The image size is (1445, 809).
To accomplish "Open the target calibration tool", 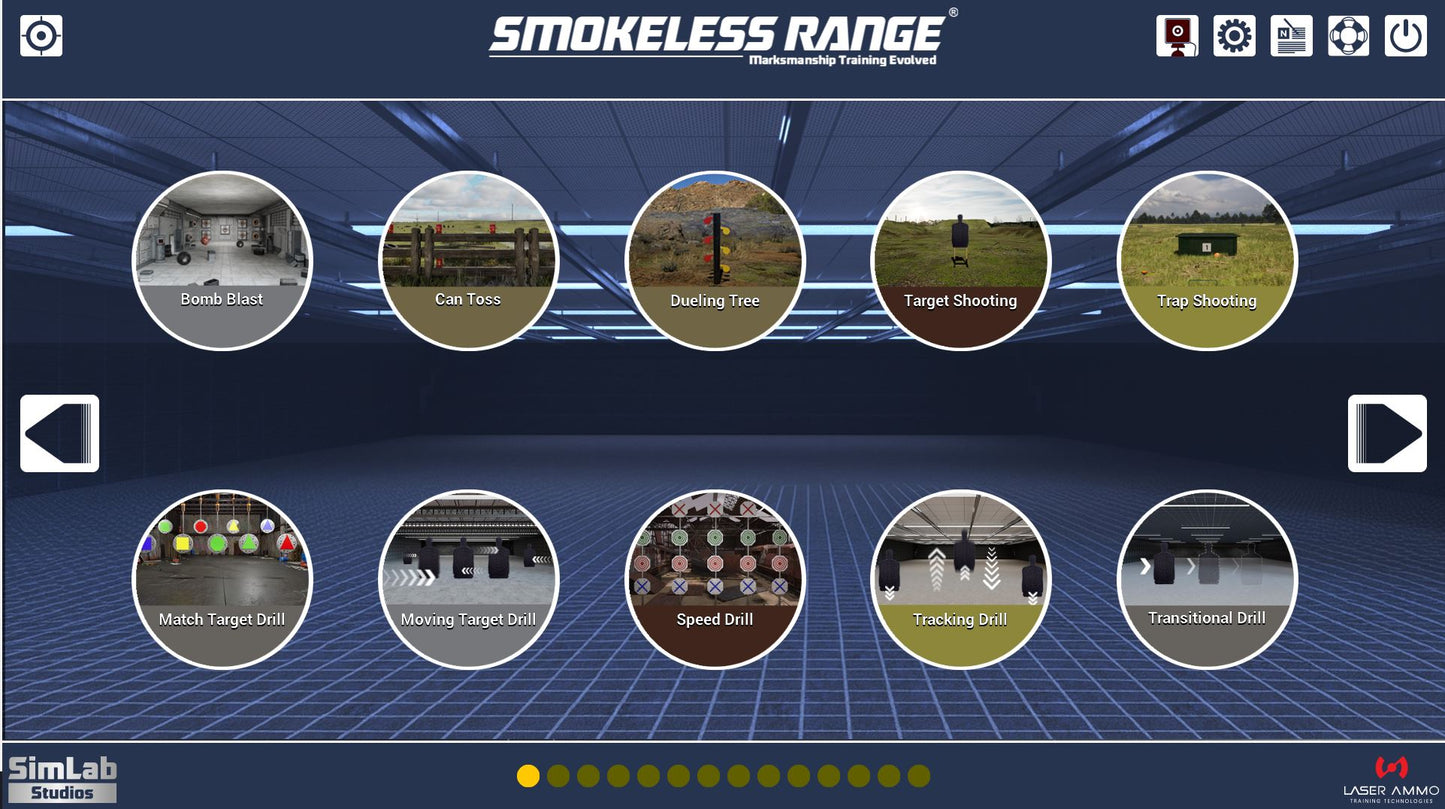I will pos(41,35).
